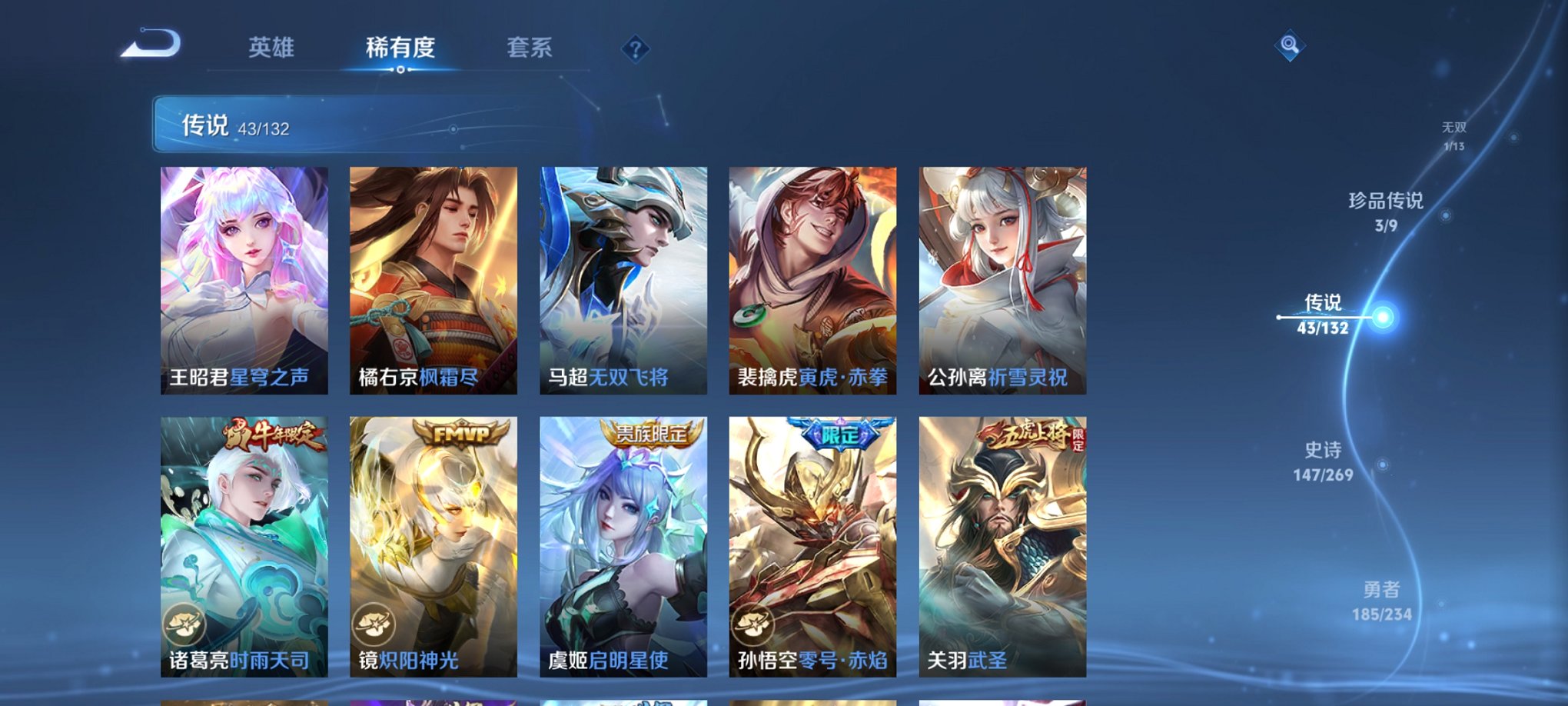Select the 稀有度 tab
Image resolution: width=1568 pixels, height=706 pixels.
(400, 48)
